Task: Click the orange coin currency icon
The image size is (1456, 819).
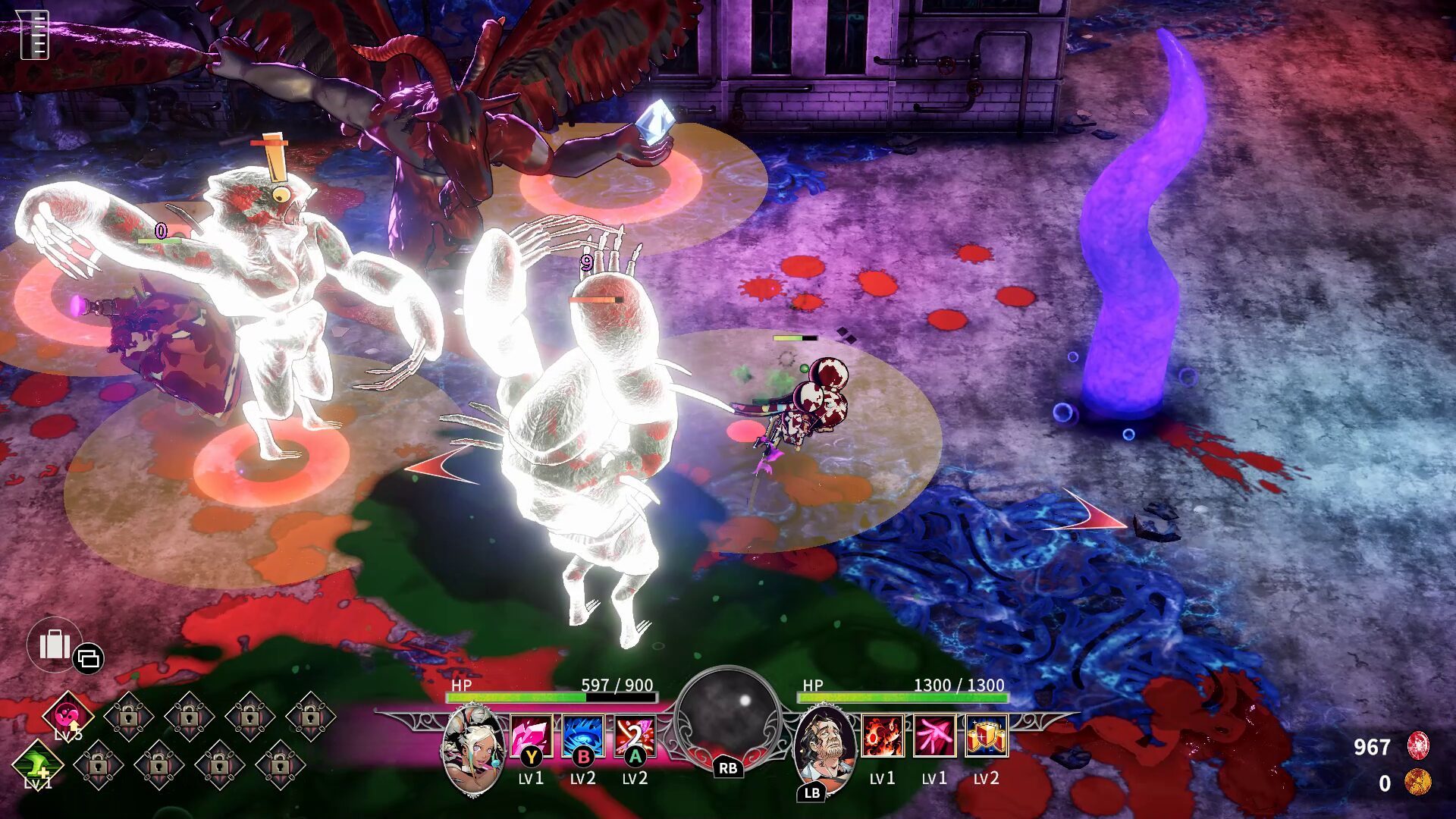Action: click(1417, 782)
